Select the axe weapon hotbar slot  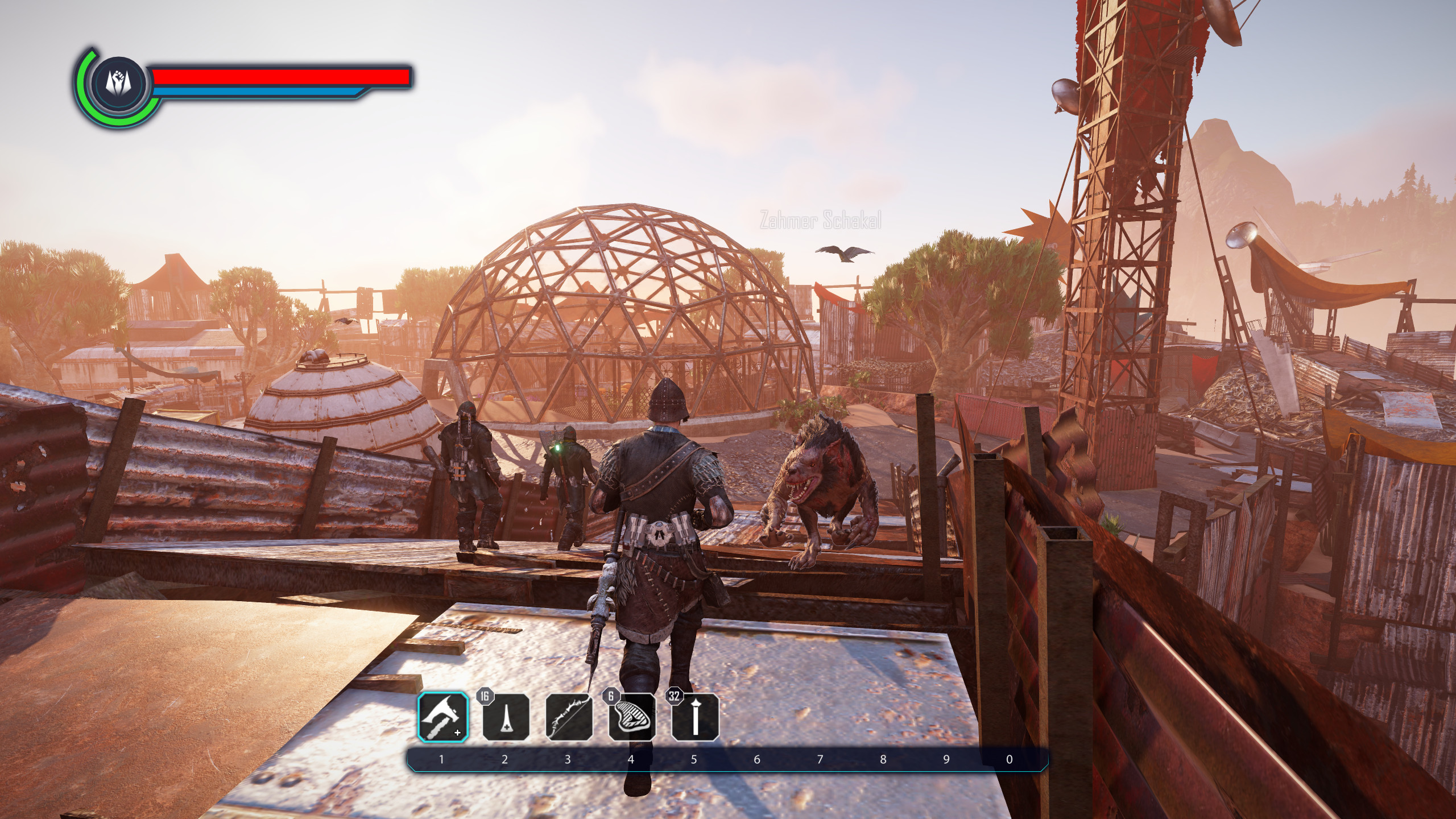[x=443, y=717]
